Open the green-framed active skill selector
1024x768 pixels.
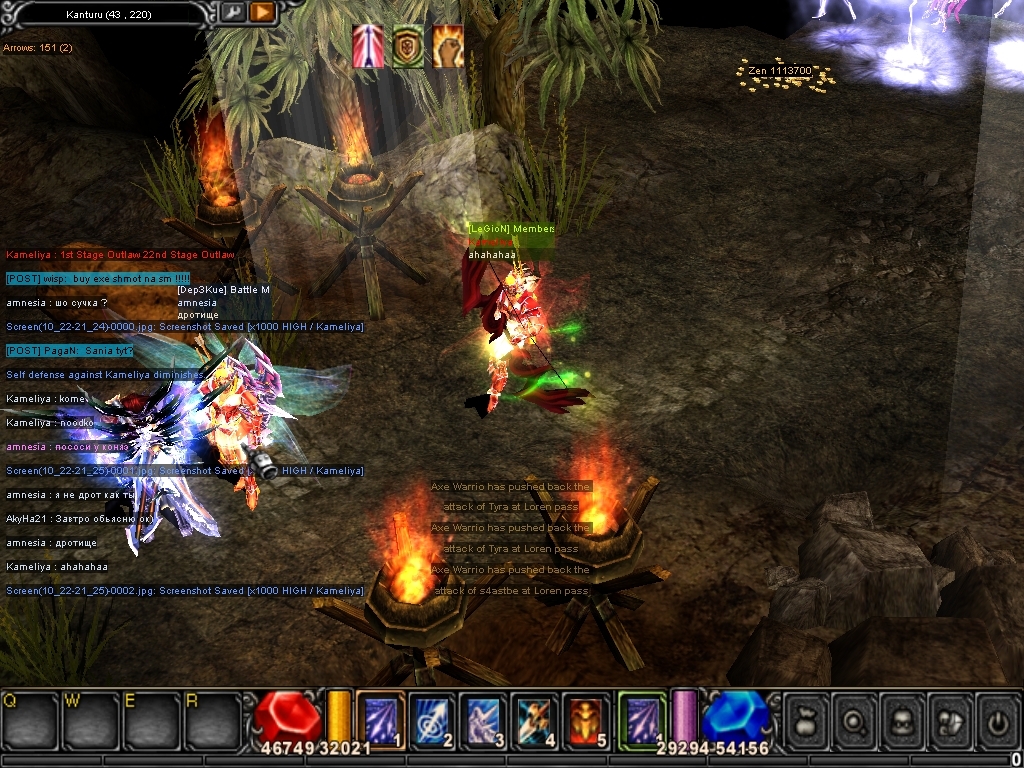(x=641, y=716)
